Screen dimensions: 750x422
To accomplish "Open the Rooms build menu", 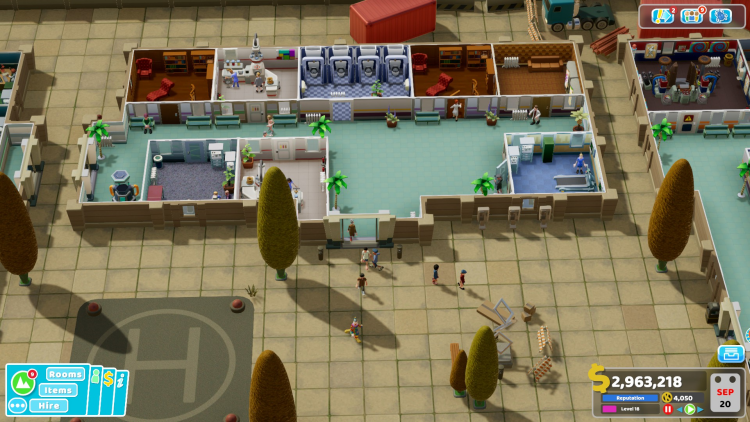I will click(x=65, y=374).
